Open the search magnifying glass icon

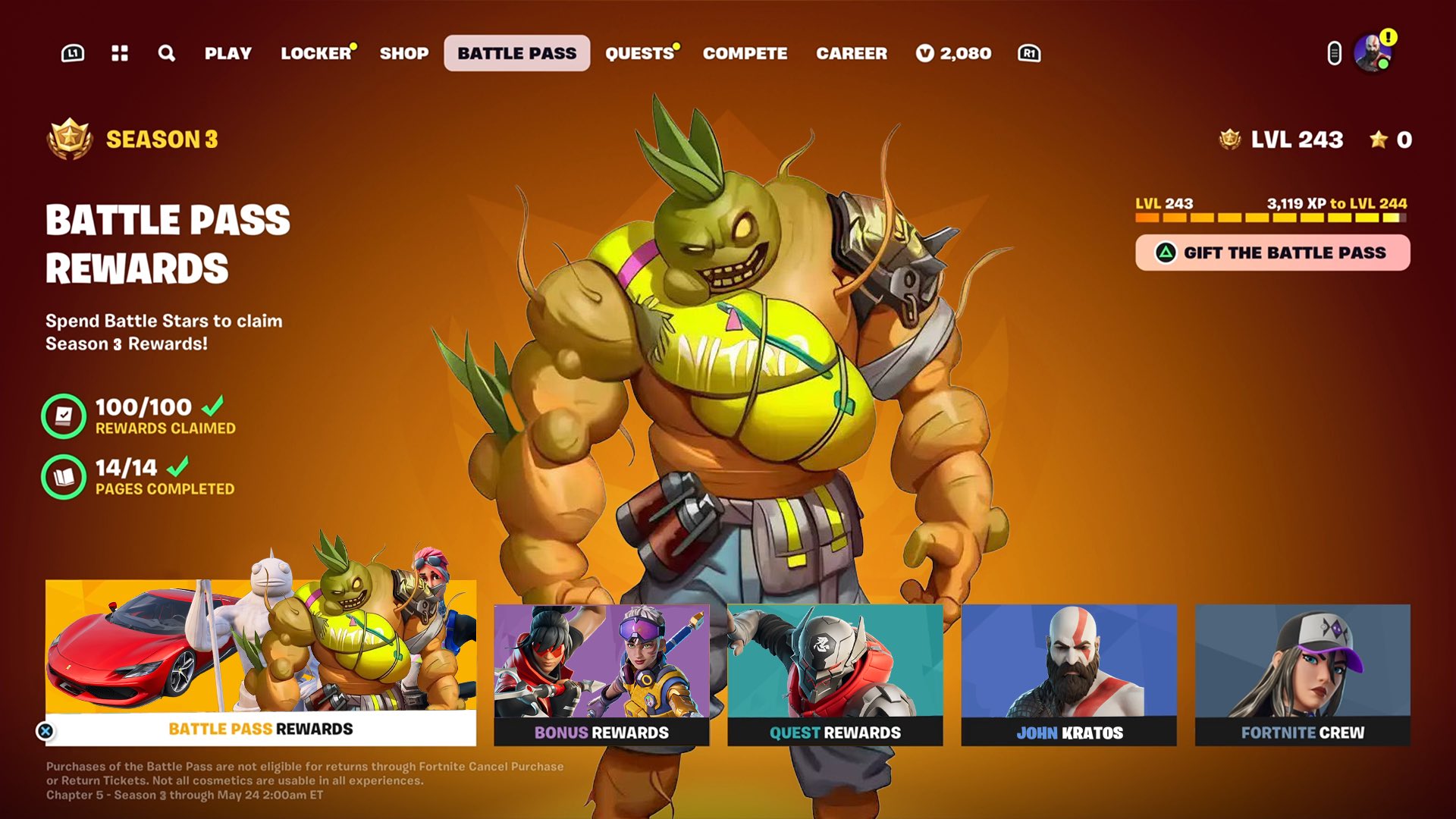tap(167, 53)
